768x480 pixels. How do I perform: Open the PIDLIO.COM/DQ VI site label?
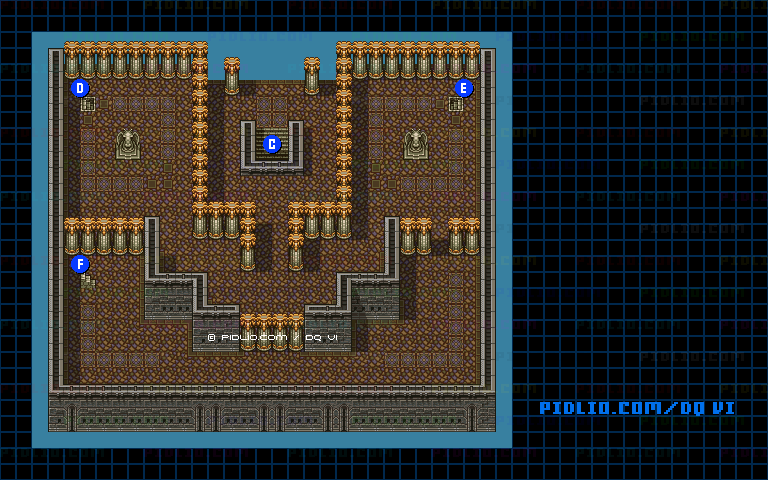coord(637,408)
